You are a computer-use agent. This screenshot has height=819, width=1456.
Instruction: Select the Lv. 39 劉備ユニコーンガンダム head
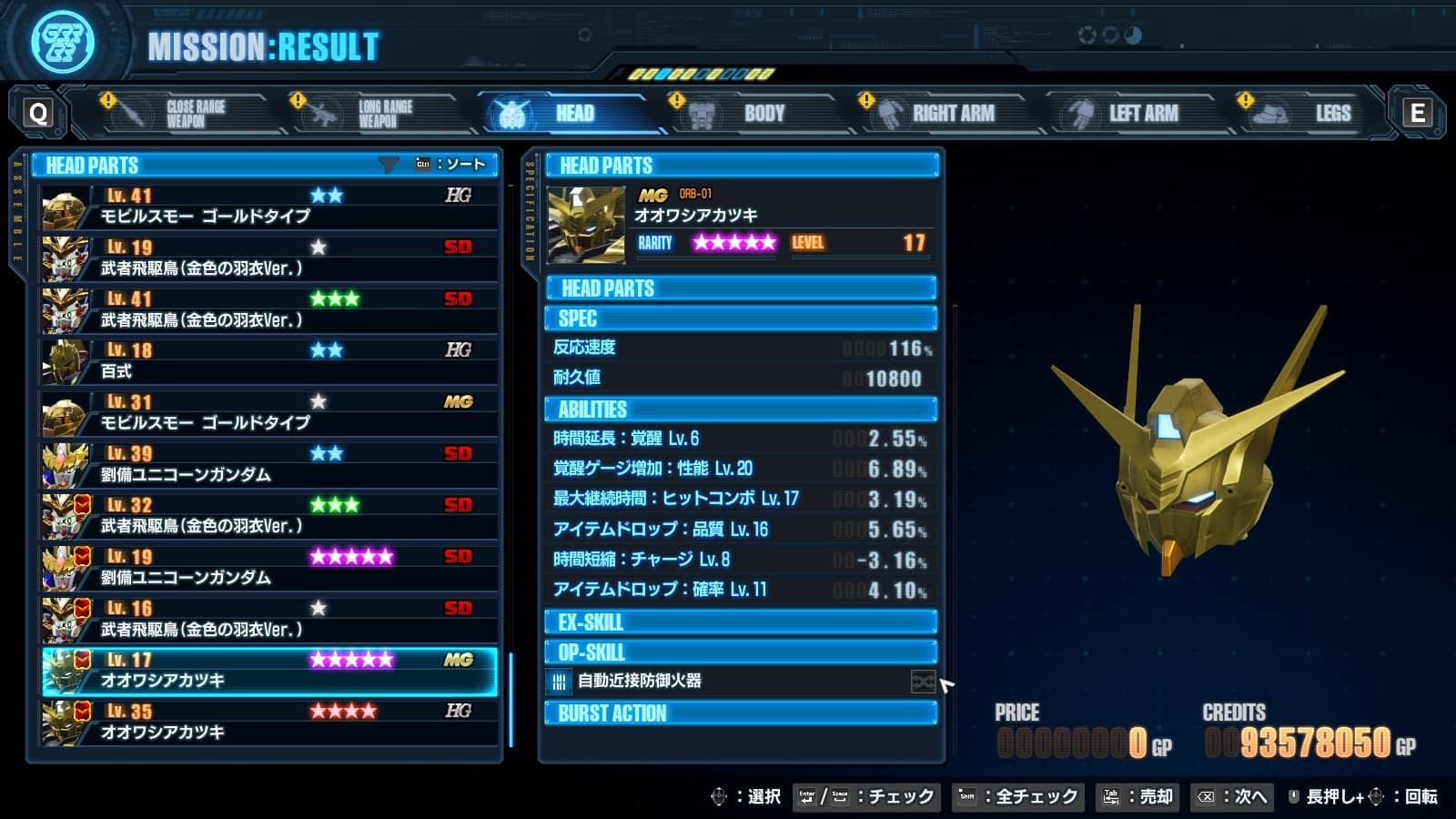coord(269,464)
